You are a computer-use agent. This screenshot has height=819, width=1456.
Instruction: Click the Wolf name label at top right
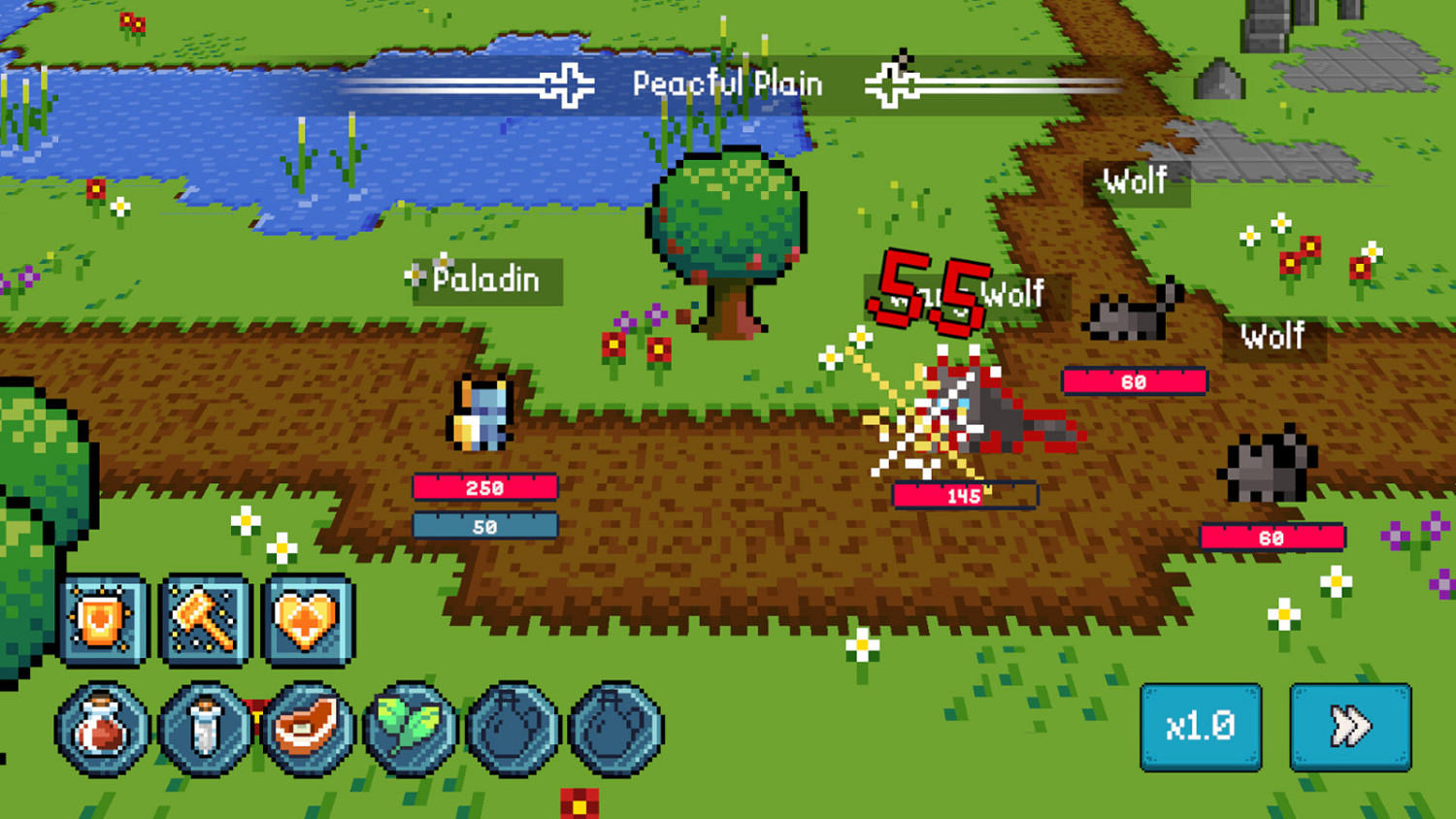[x=1134, y=180]
